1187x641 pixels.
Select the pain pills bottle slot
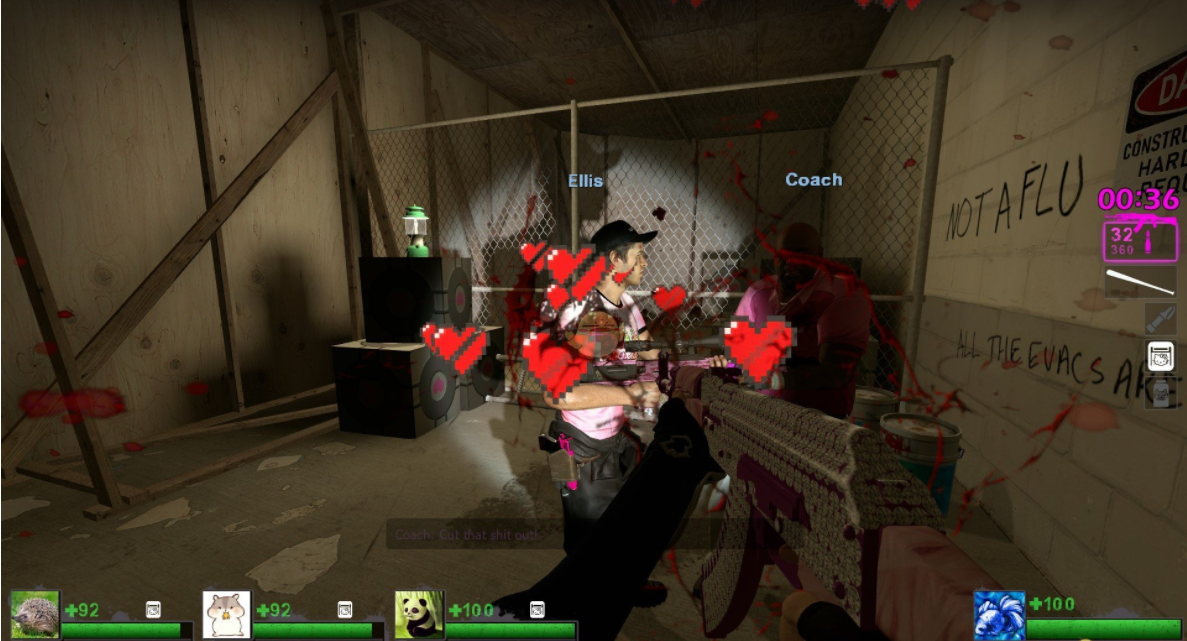click(x=1160, y=391)
